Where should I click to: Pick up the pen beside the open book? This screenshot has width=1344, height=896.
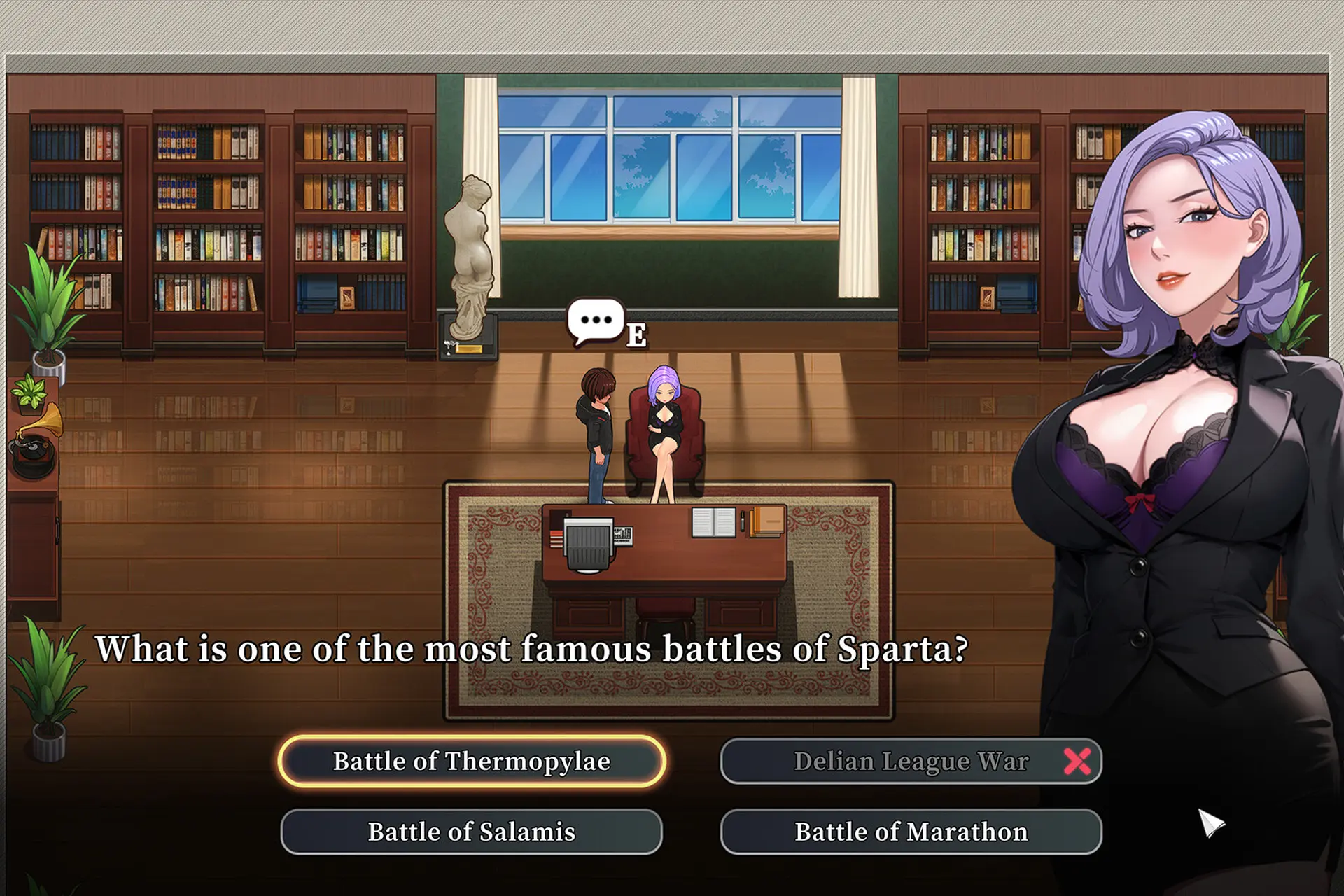[x=743, y=522]
